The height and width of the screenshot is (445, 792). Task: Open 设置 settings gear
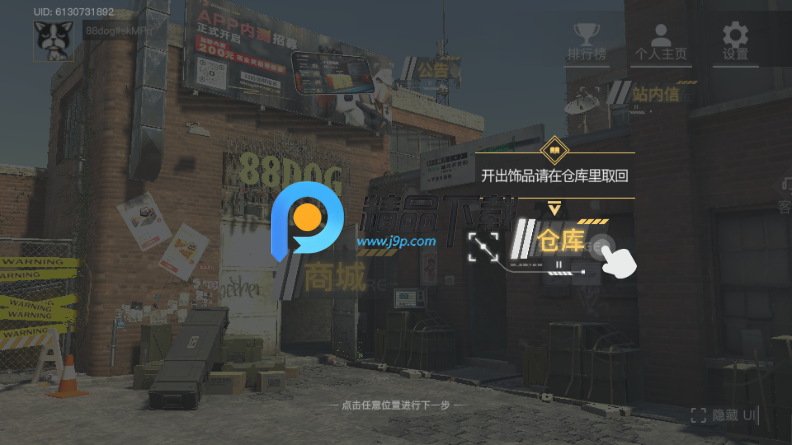(x=735, y=42)
